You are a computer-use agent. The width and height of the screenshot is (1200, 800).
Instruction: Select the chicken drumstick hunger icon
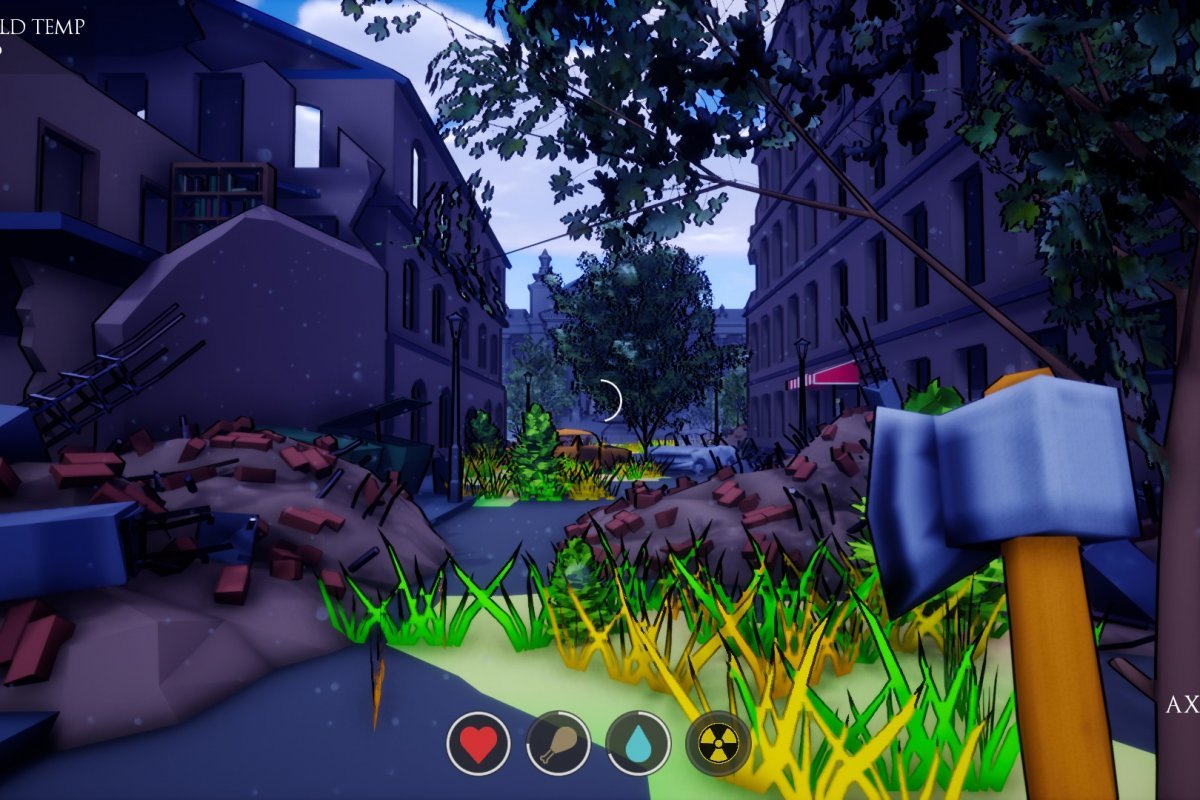558,744
